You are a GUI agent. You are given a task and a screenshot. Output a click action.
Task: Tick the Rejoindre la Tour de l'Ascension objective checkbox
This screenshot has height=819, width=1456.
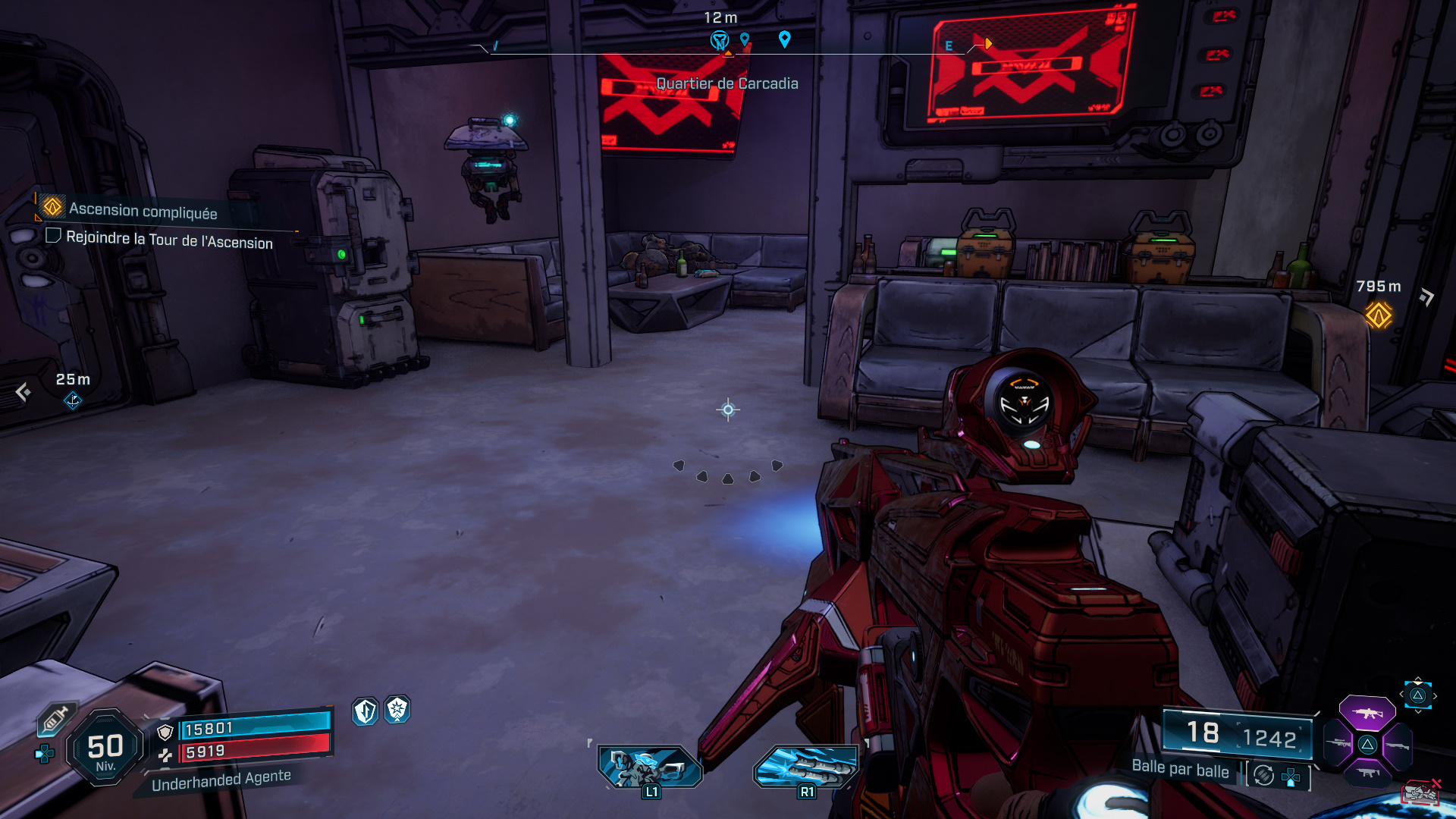coord(53,236)
